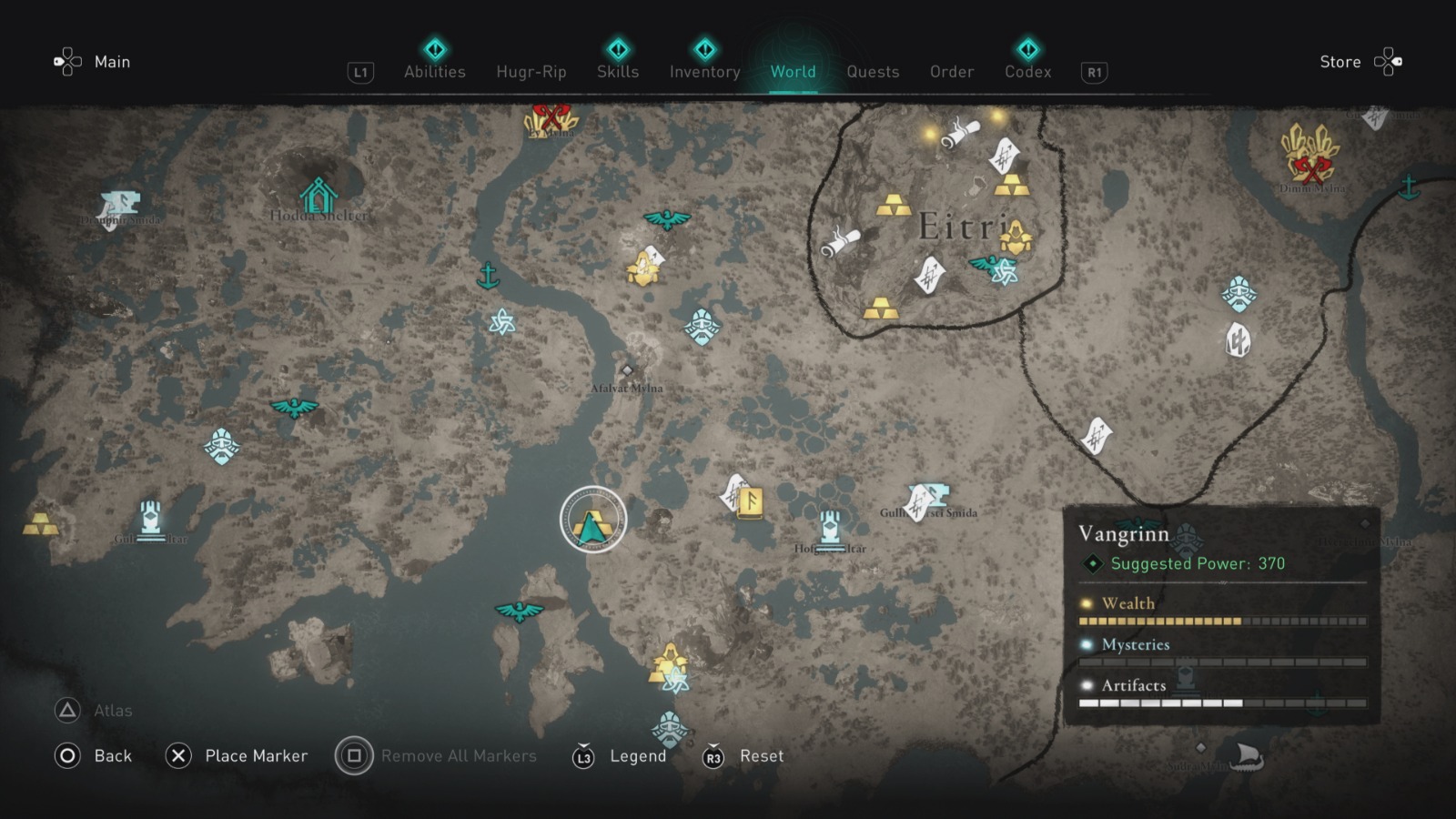Click the red axes icon at Dimin Mylna
Screen dimensions: 1456x819
pos(1313,168)
